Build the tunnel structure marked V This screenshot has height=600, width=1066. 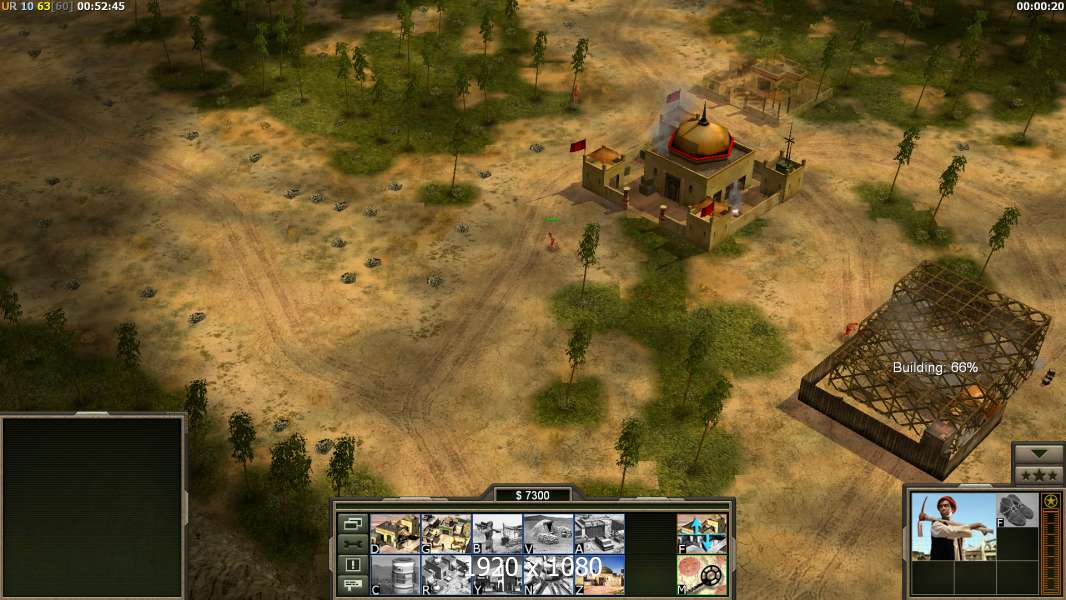tap(548, 534)
